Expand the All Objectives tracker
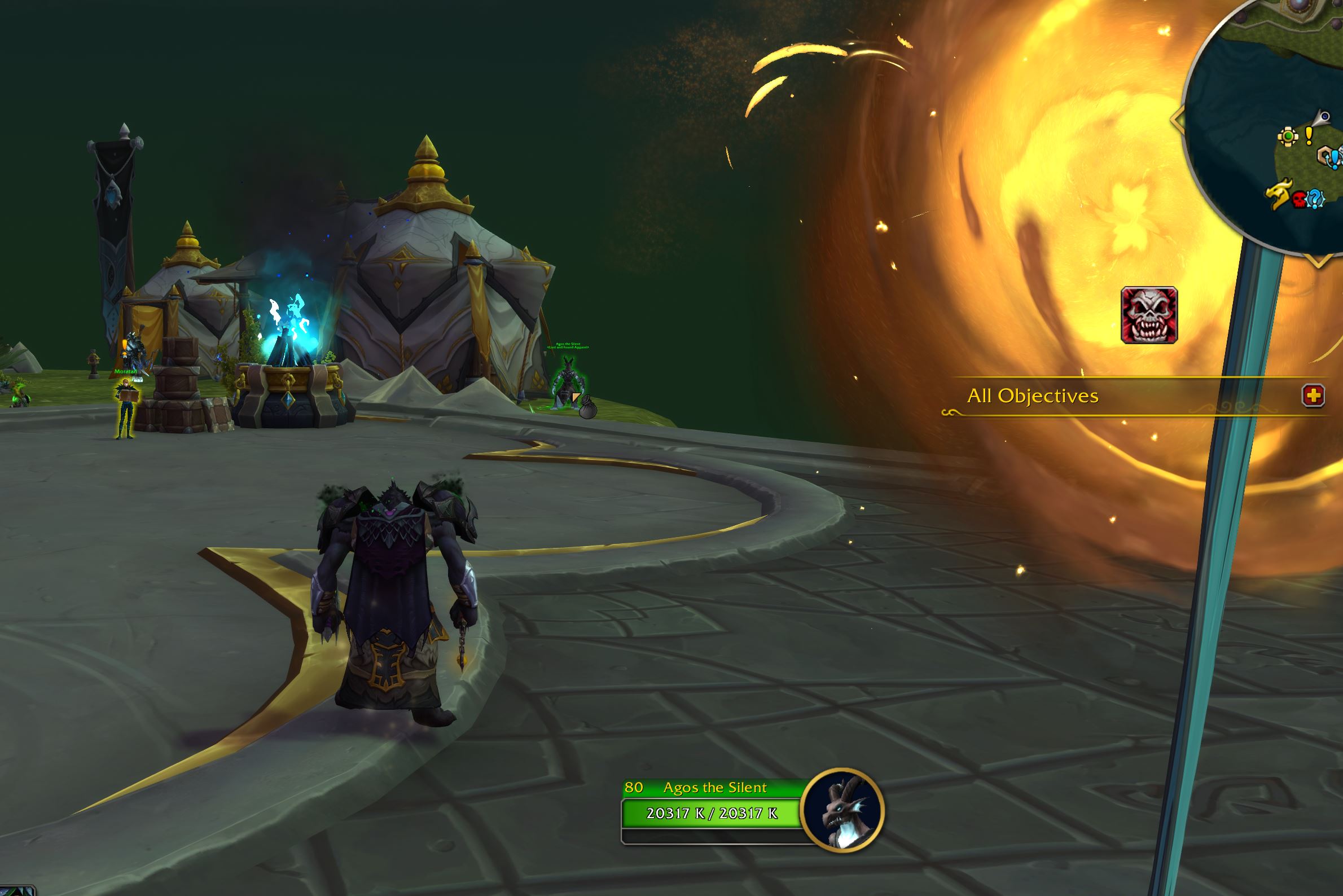This screenshot has height=896, width=1343. coord(1313,396)
